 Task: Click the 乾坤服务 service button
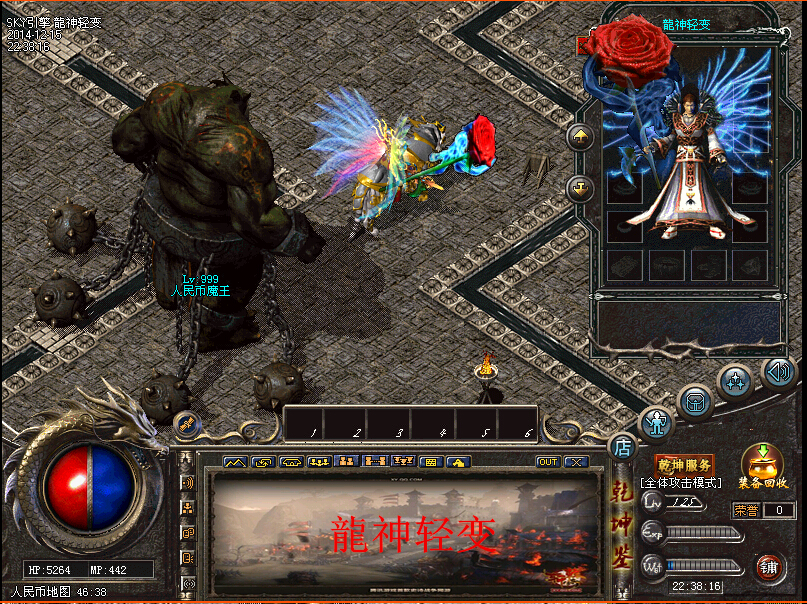tap(685, 465)
